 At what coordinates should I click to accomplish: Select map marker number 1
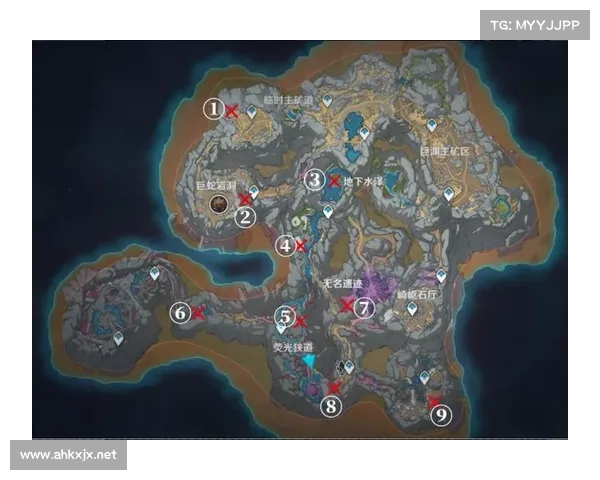[x=213, y=109]
